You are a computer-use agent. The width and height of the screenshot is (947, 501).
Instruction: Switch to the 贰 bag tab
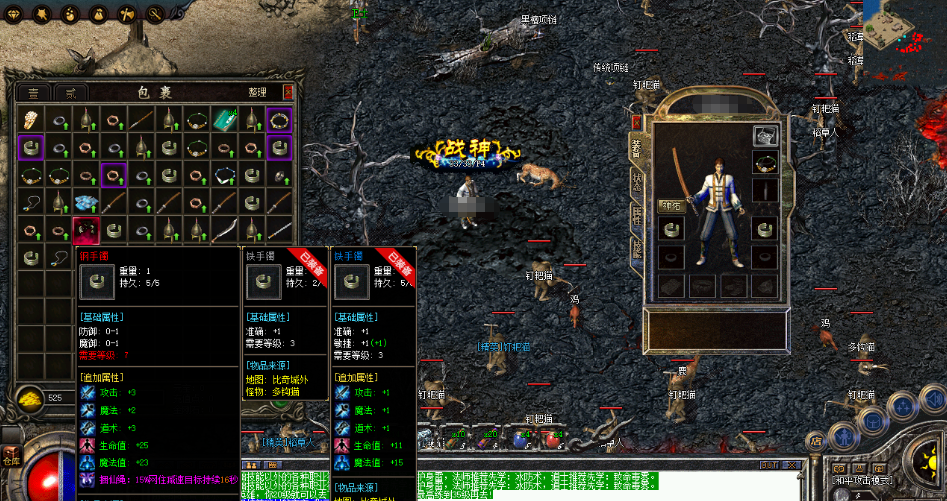coord(70,92)
